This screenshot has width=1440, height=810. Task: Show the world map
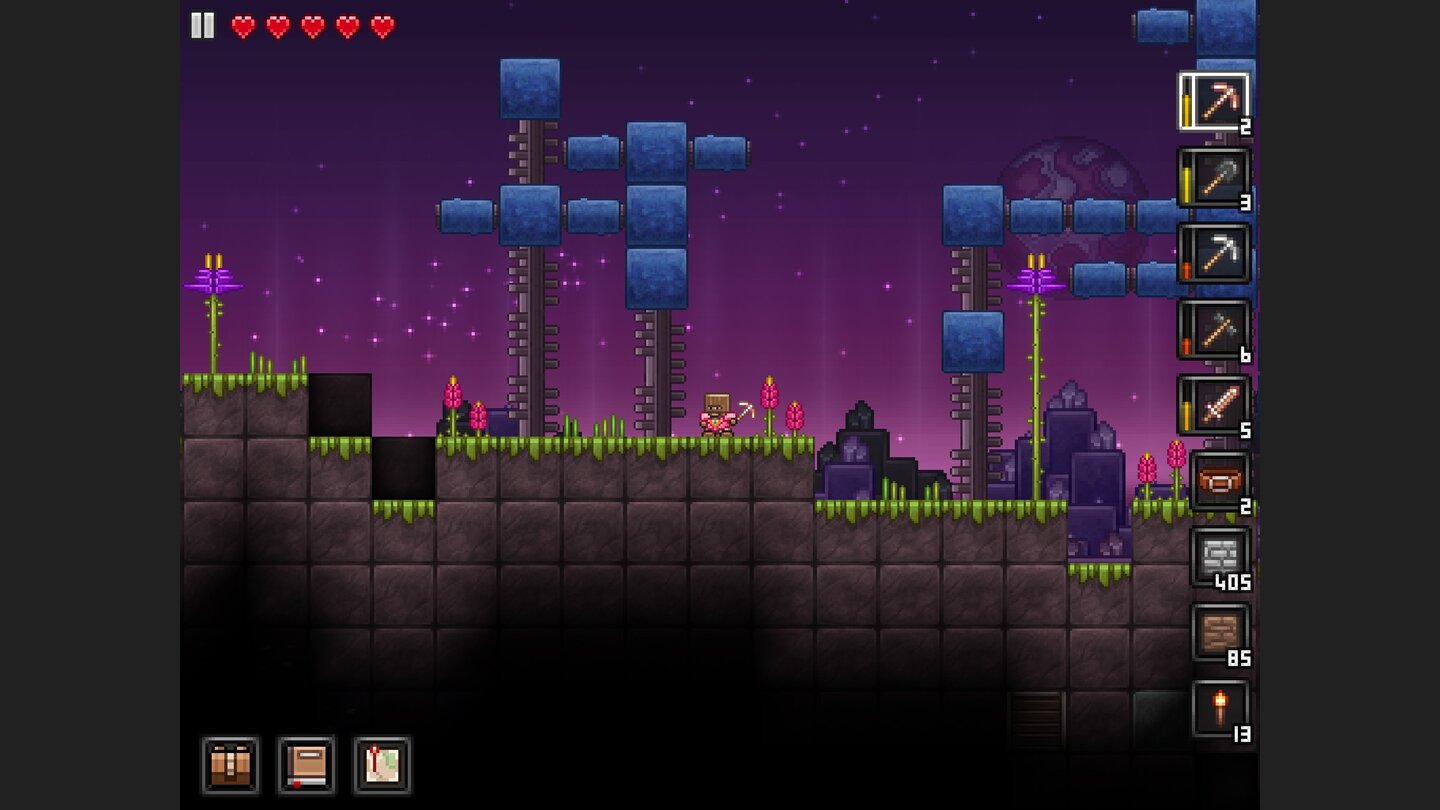point(382,765)
